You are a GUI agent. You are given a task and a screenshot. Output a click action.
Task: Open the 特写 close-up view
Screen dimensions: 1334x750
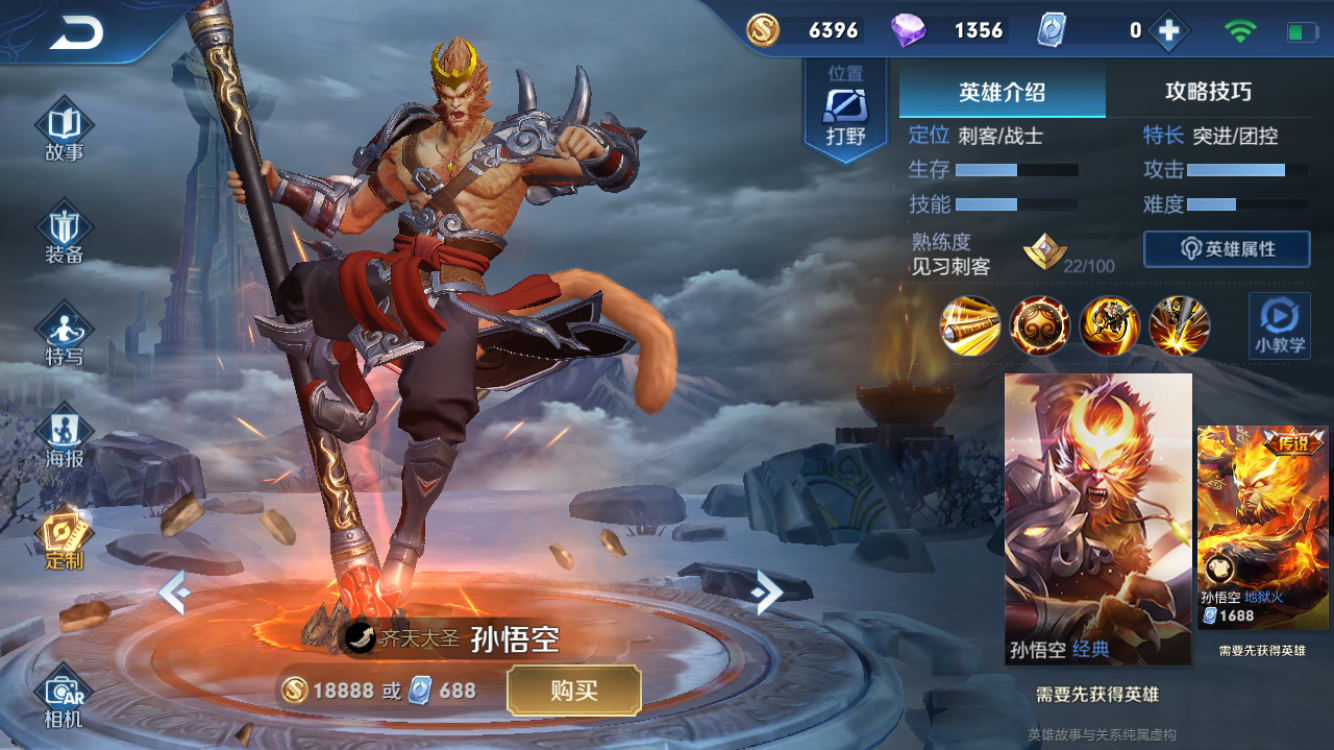point(64,335)
